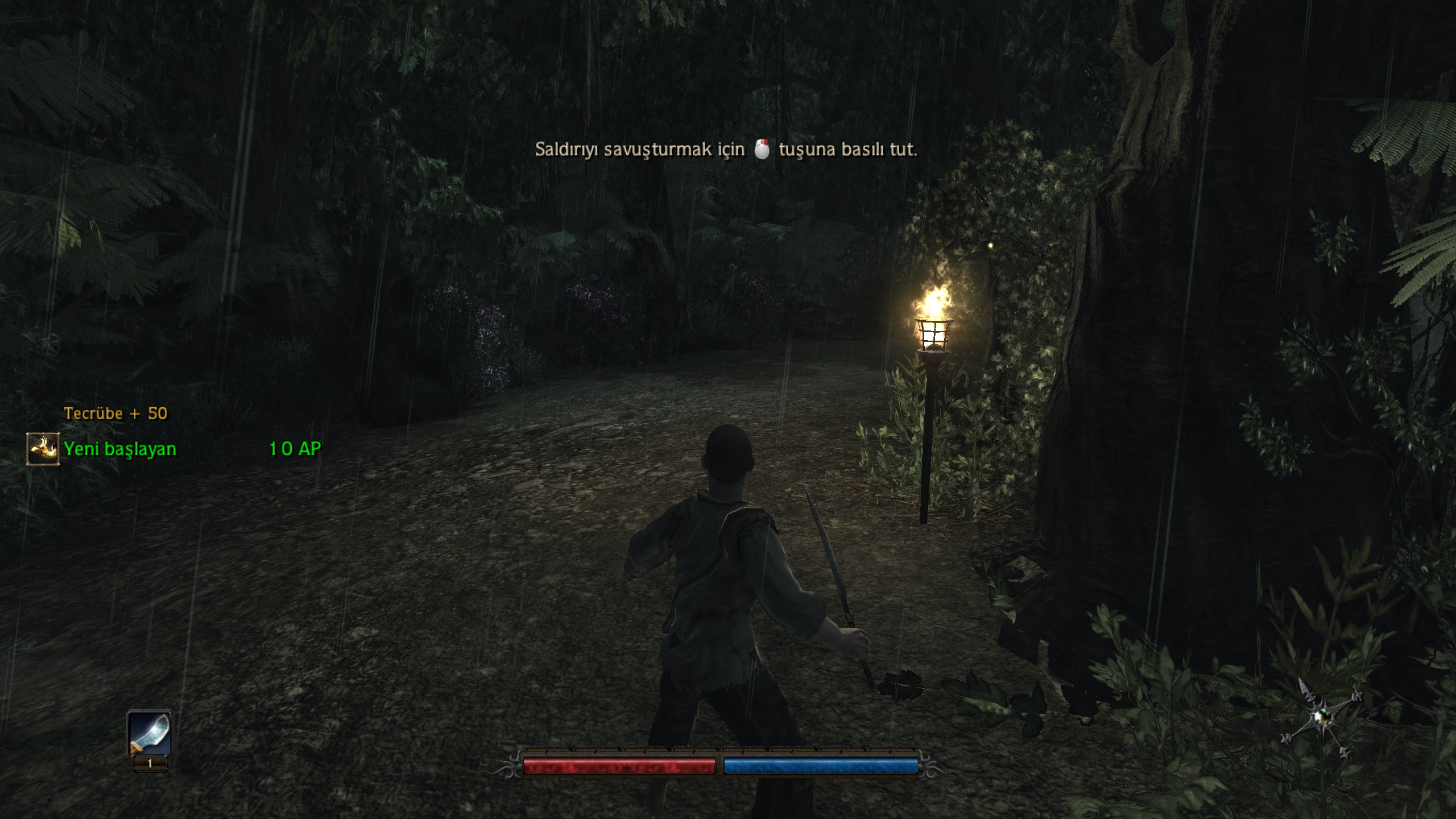Open the Yeni başlayan achievement notification

[x=120, y=449]
